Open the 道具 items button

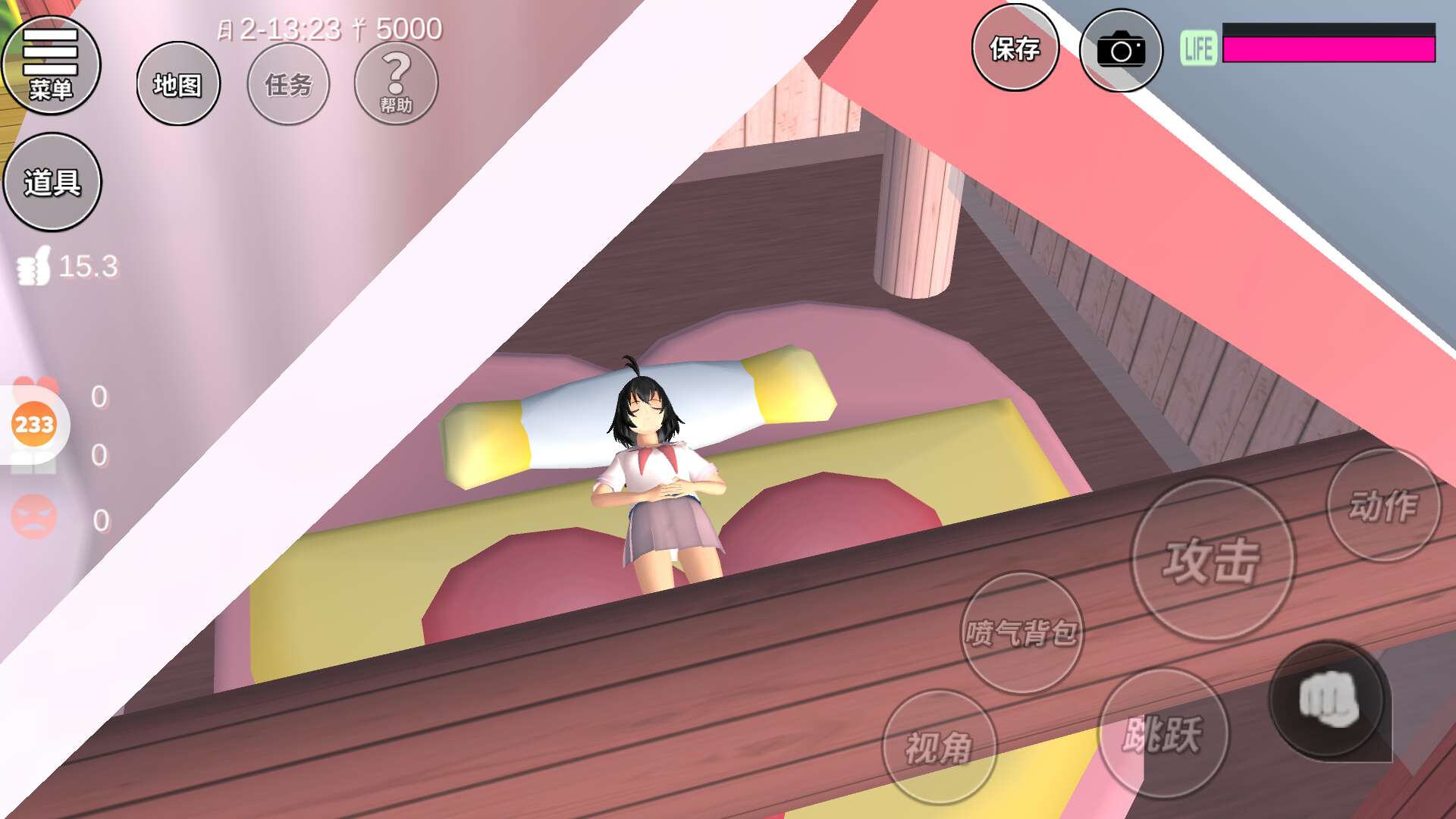pos(52,182)
